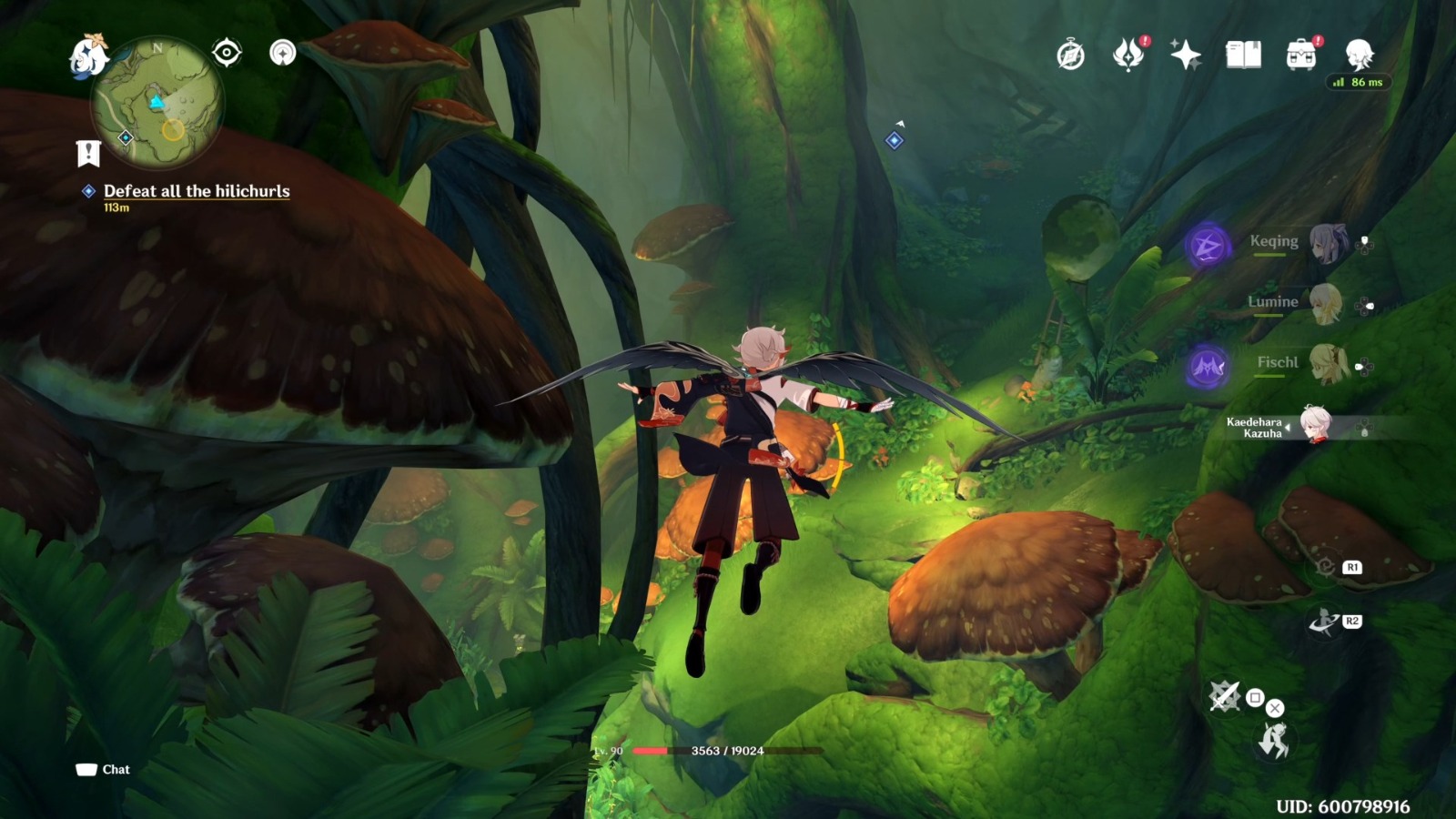
Task: Open the Adventurer Handbook book icon
Action: [1243, 56]
